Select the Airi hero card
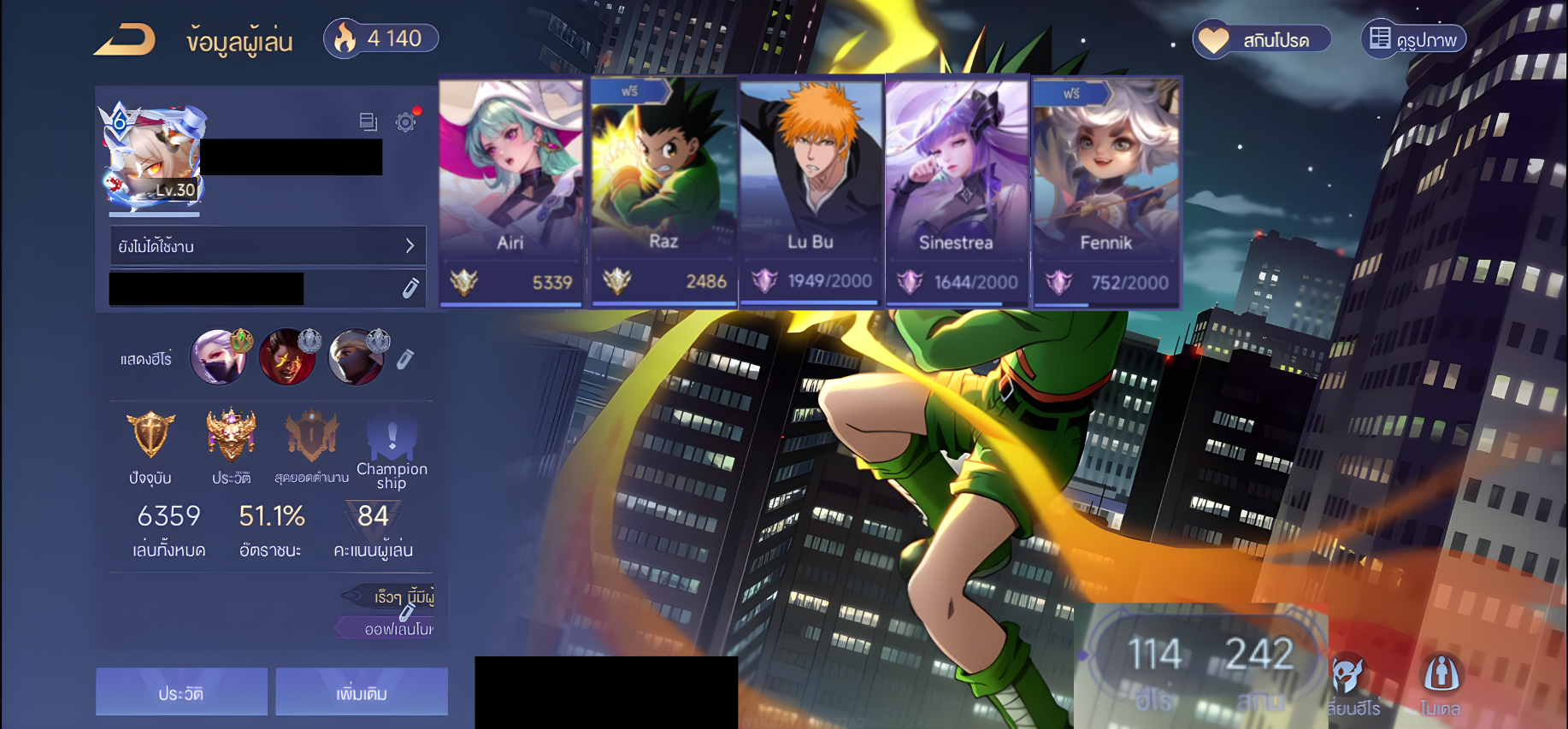This screenshot has height=729, width=1568. 510,192
